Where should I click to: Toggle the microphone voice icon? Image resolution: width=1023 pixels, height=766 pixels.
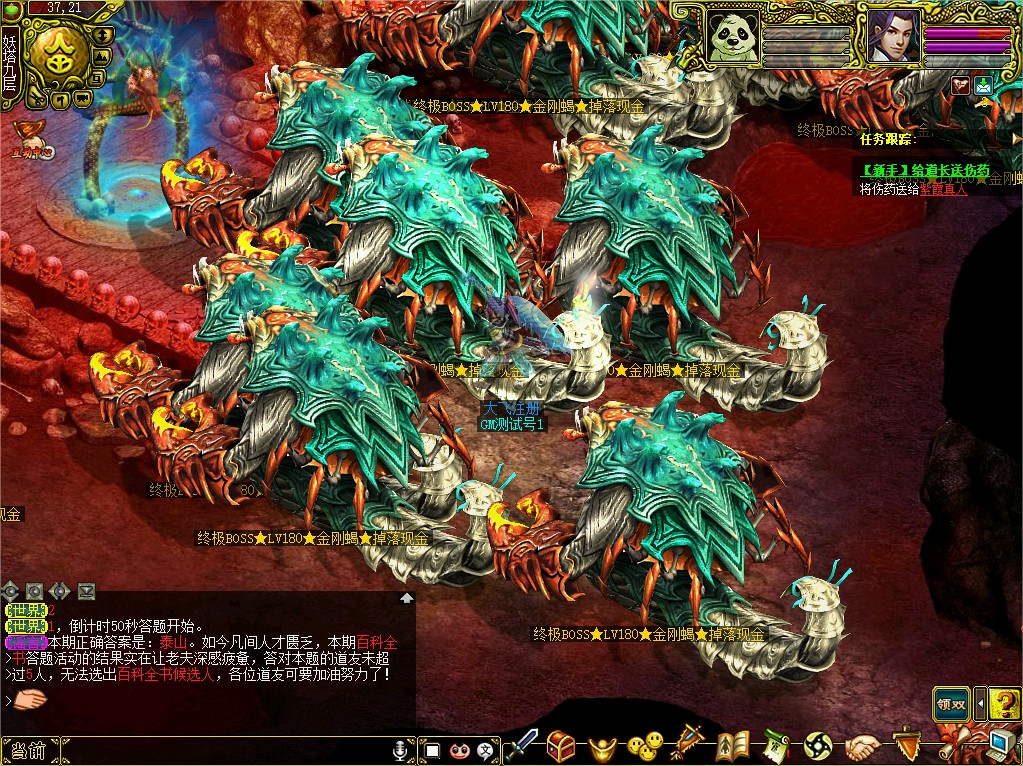tap(400, 750)
